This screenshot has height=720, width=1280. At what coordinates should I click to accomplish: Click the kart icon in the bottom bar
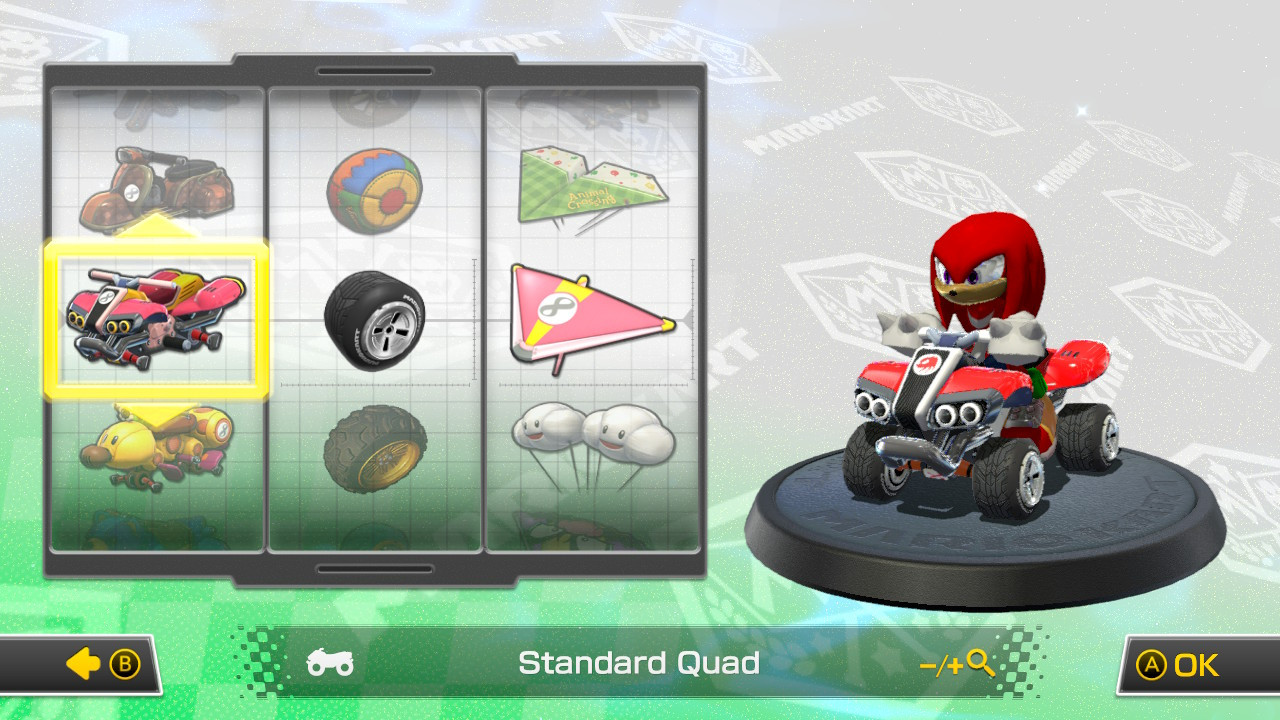tap(330, 663)
